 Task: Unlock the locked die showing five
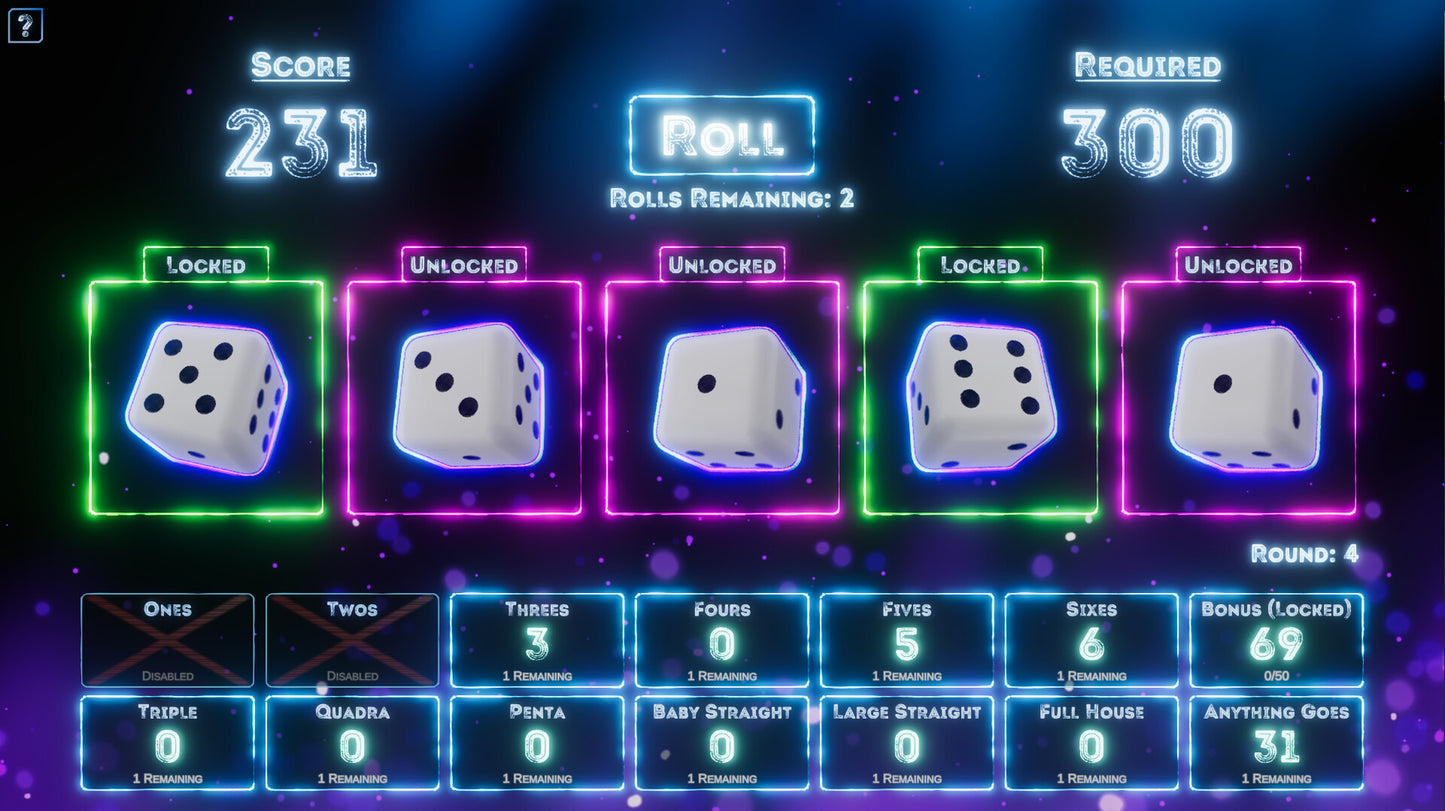tap(206, 397)
